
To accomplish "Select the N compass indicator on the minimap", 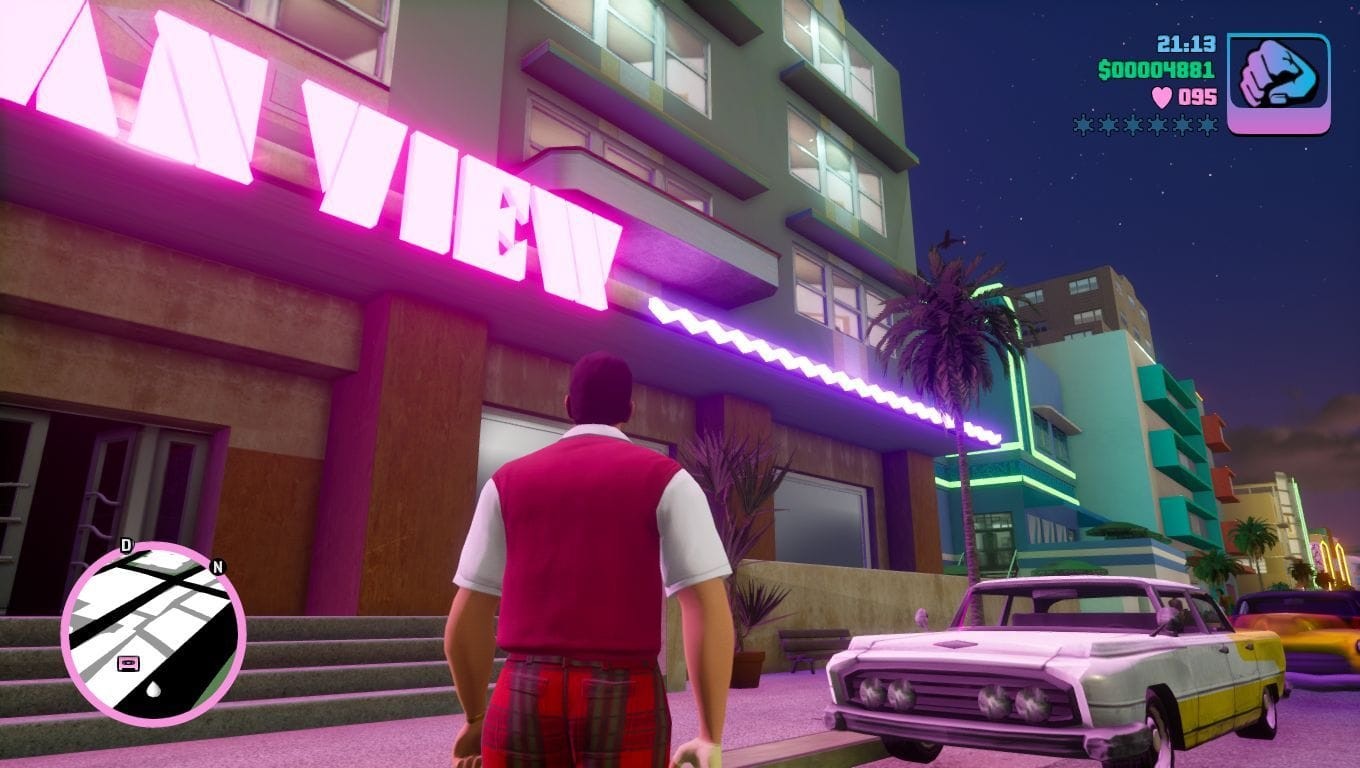I will 215,567.
